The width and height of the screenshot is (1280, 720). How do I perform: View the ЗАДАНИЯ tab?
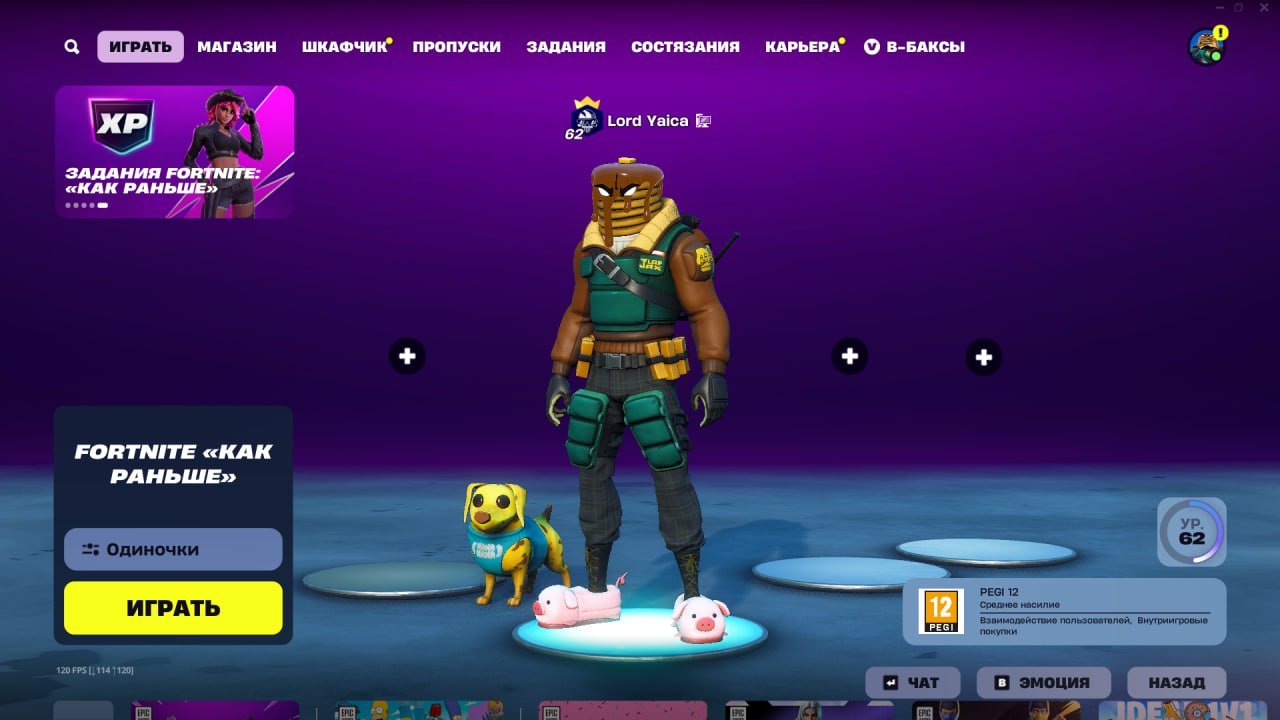[565, 46]
